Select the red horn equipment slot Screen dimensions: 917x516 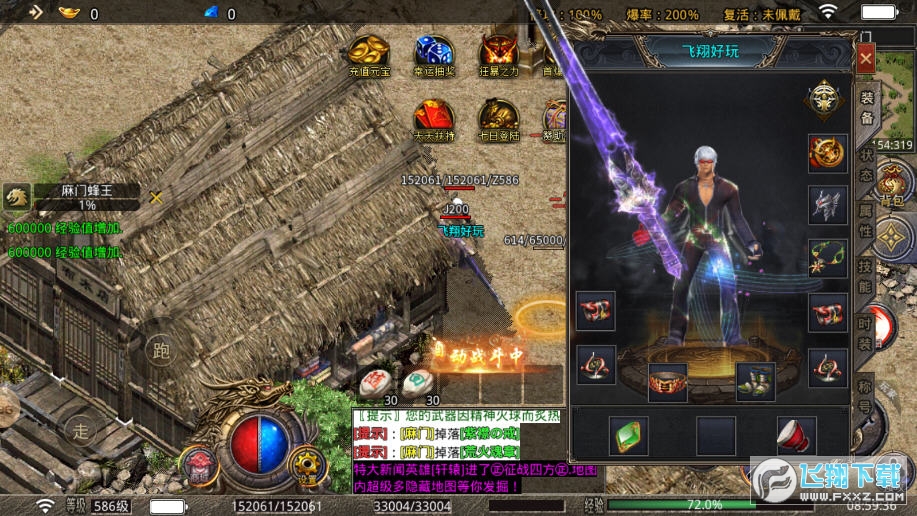pyautogui.click(x=796, y=436)
